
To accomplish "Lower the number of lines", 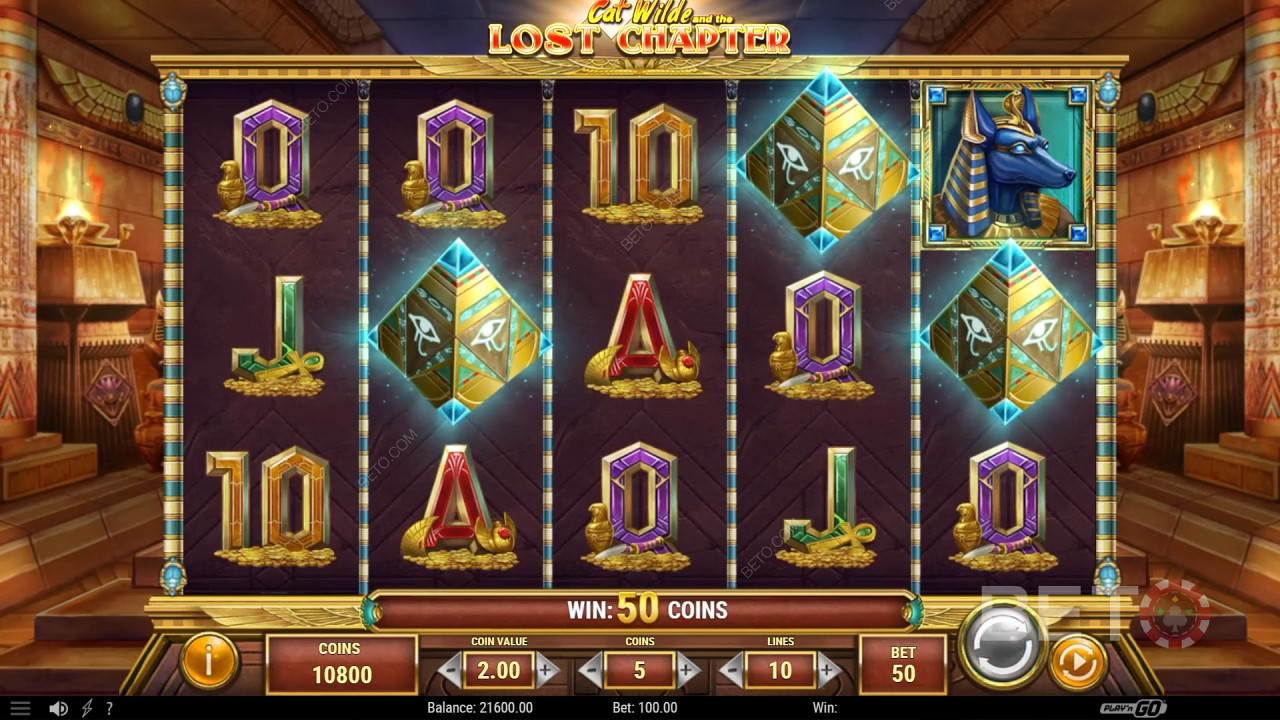I will pos(732,669).
